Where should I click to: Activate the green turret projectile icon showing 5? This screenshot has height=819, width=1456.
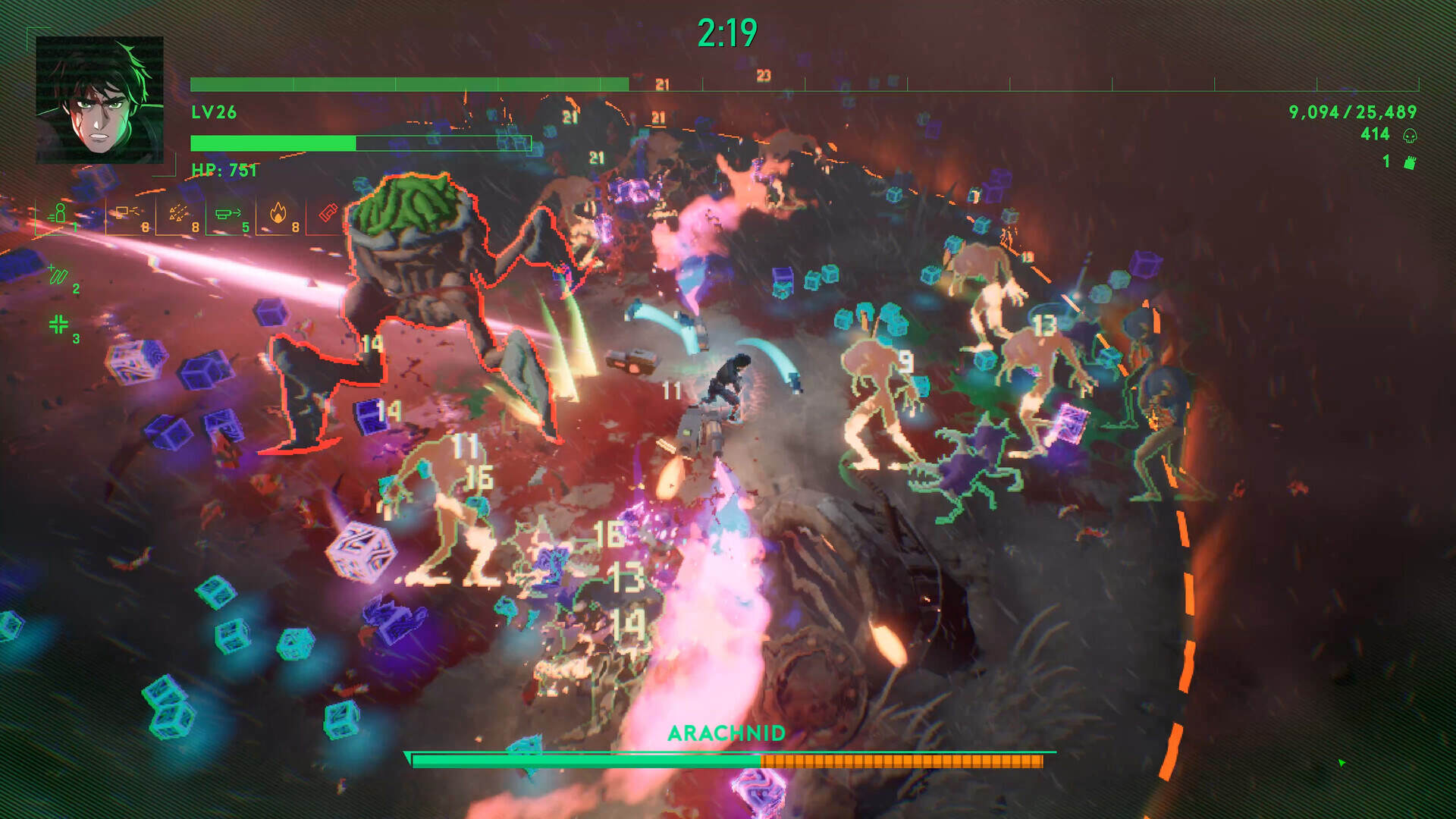click(227, 212)
